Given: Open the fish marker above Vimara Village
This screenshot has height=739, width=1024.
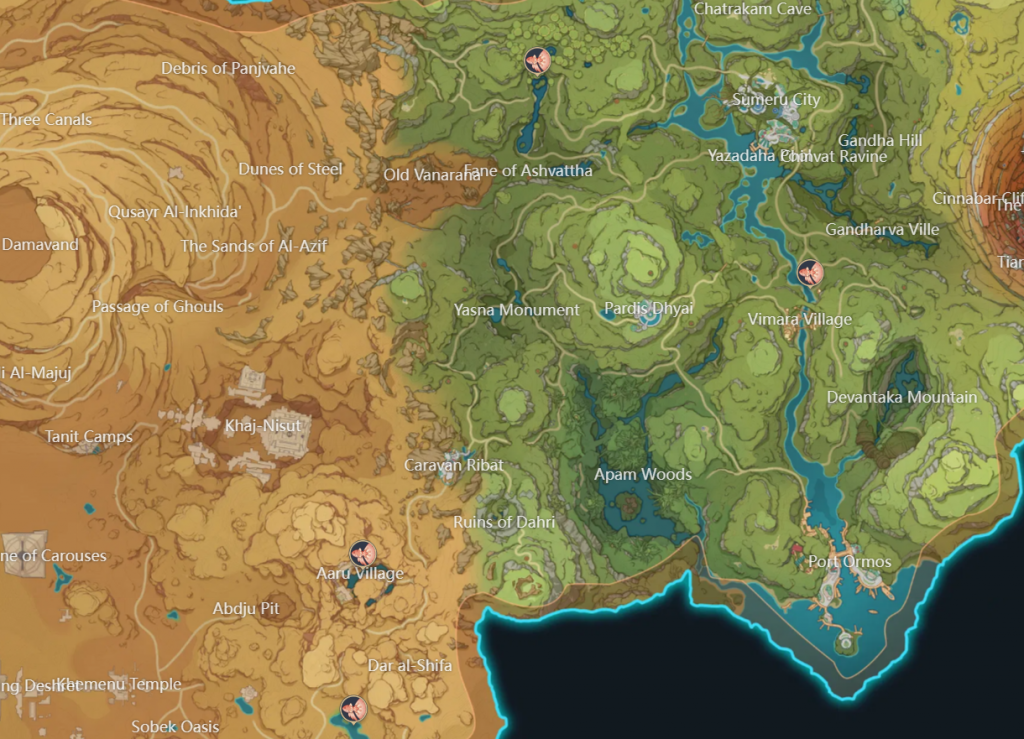Looking at the screenshot, I should 810,273.
